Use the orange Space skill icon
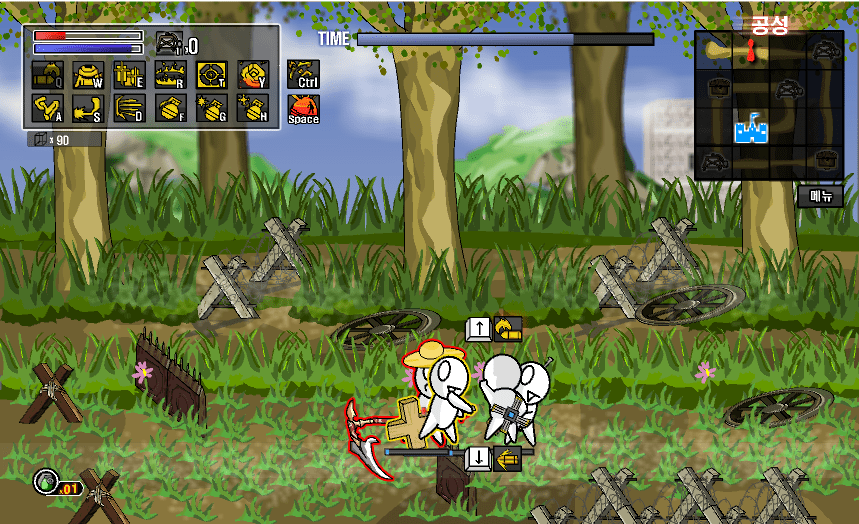This screenshot has width=859, height=524. pos(303,109)
